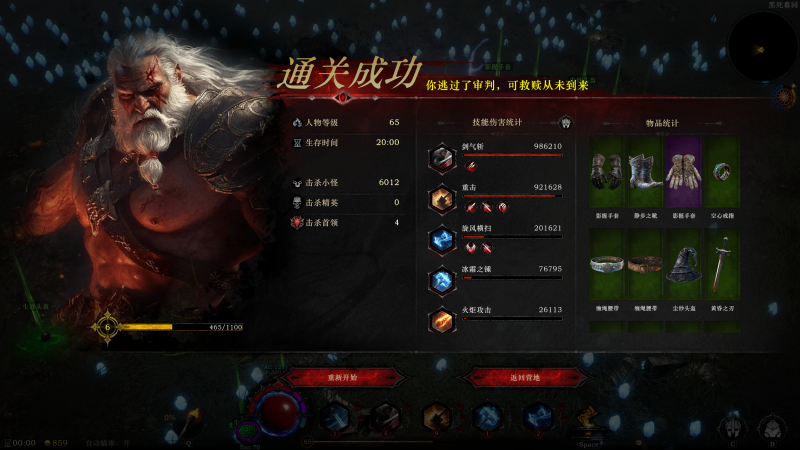Viewport: 800px width, 450px height.
Task: Select the purple-background 影握手套 gloves
Action: coord(682,172)
